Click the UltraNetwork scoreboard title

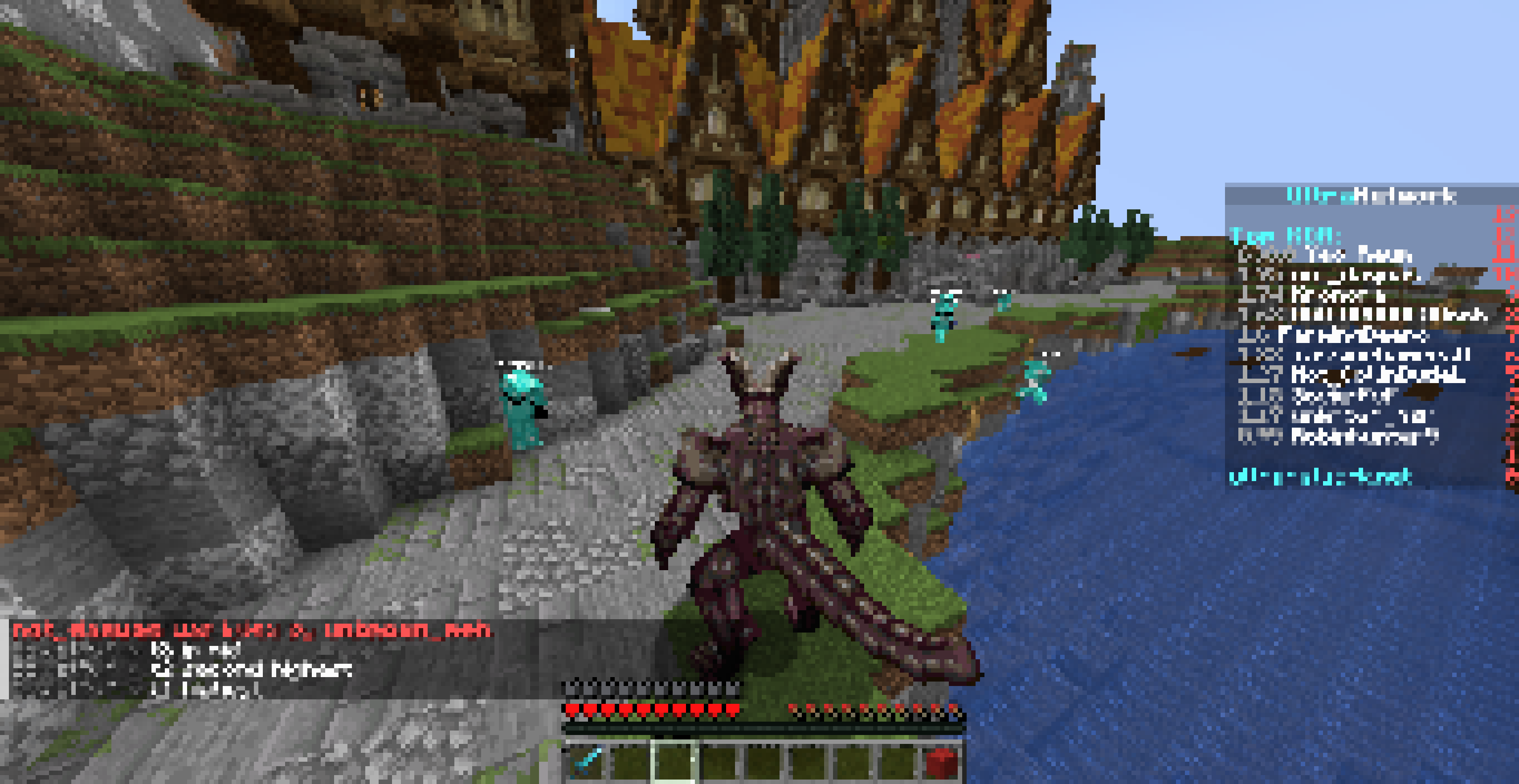(1371, 195)
